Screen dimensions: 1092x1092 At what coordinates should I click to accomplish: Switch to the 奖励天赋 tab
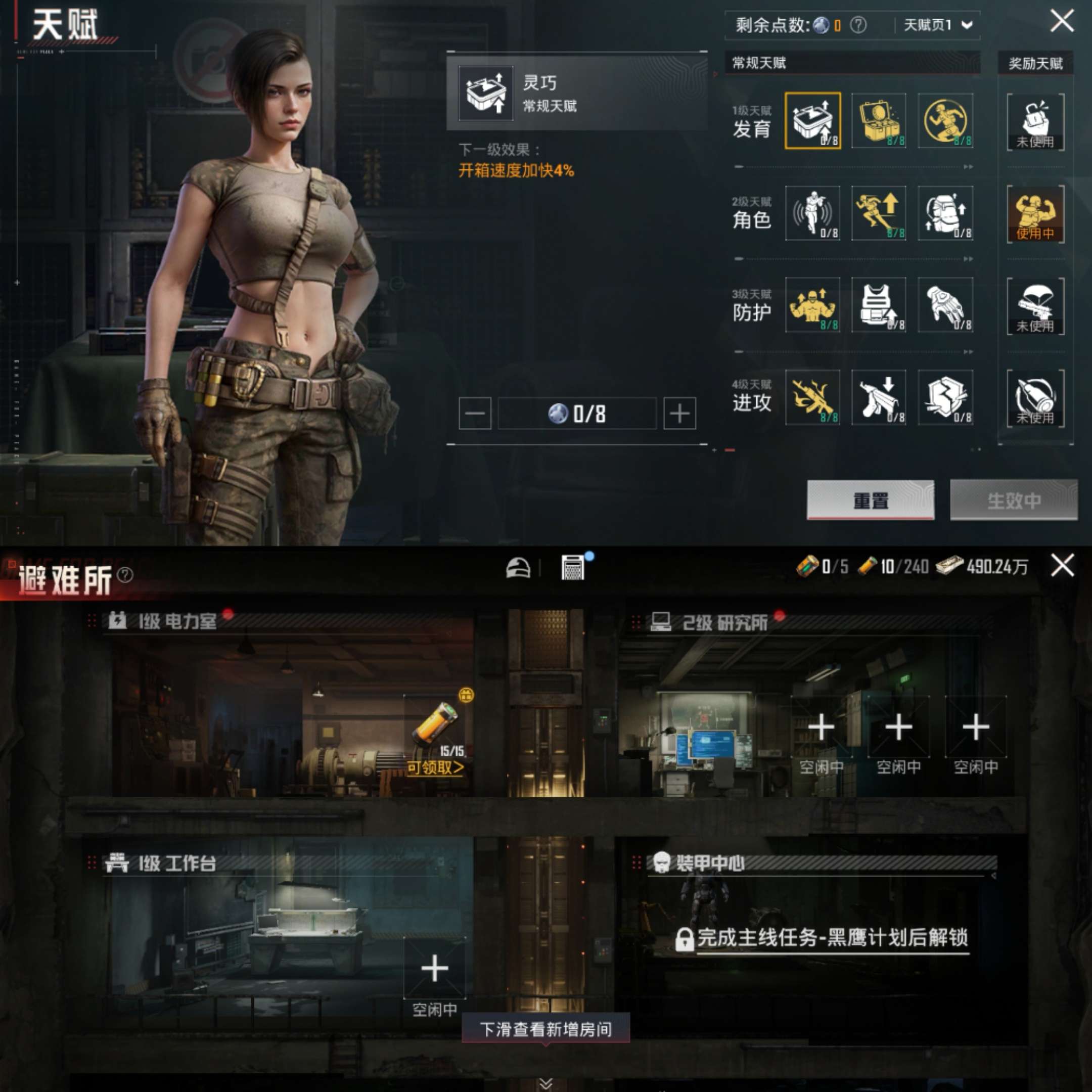pyautogui.click(x=1035, y=63)
